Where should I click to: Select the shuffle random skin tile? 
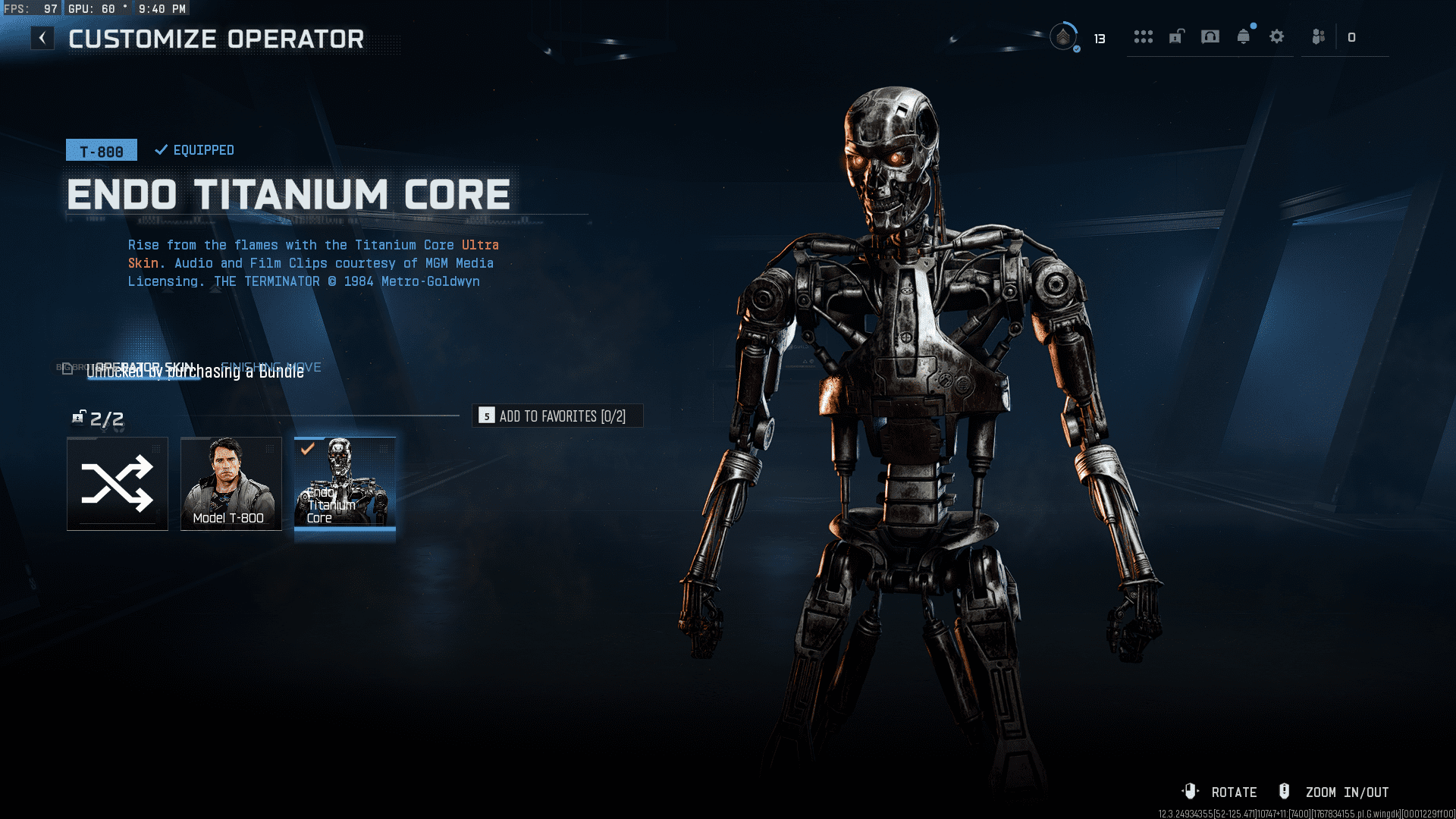coord(118,483)
